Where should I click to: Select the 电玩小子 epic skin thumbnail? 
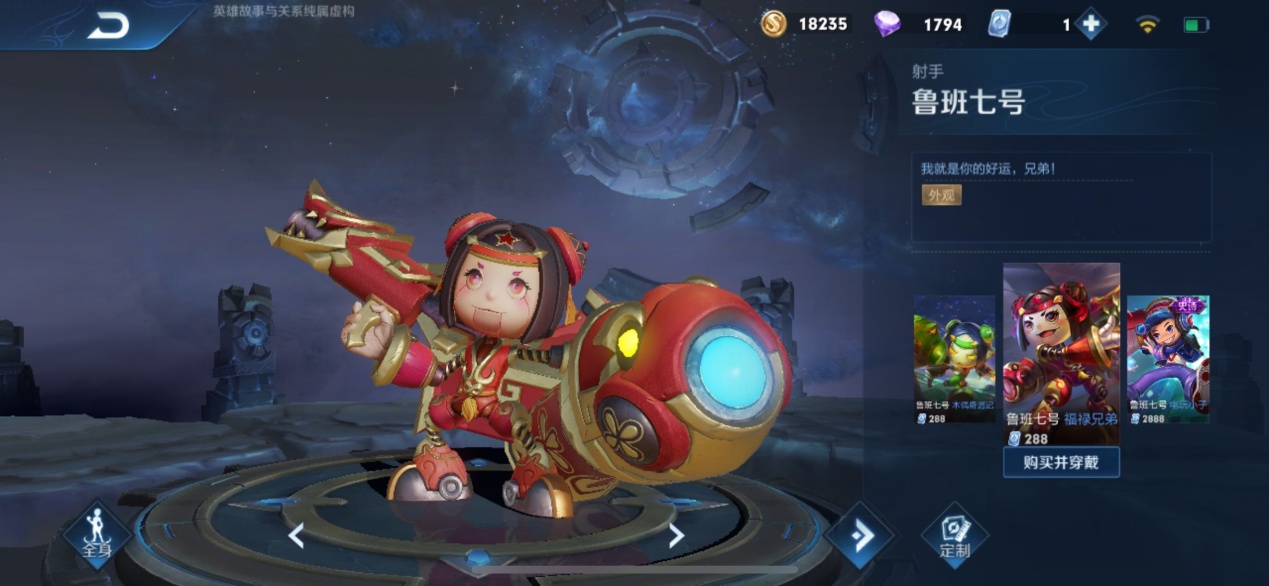coord(1168,359)
